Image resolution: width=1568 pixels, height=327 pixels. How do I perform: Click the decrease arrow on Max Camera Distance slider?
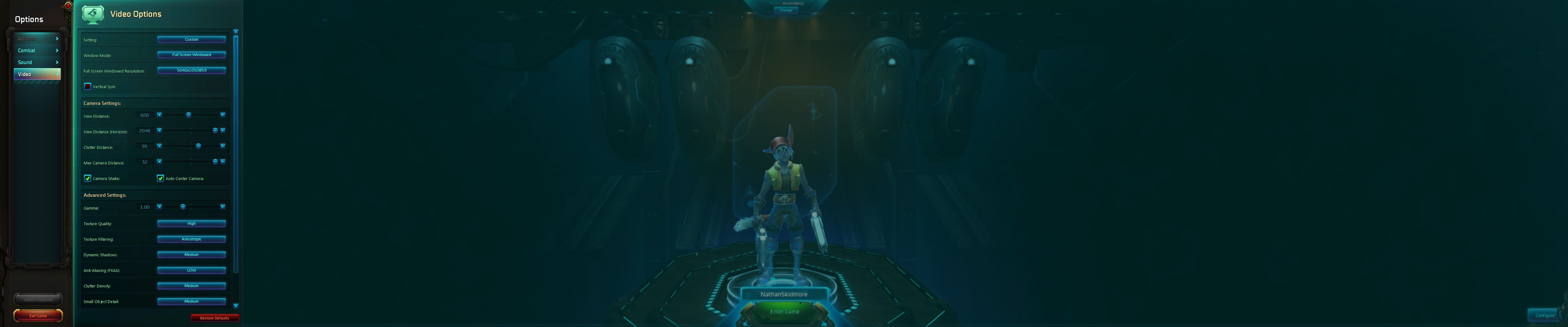(159, 162)
